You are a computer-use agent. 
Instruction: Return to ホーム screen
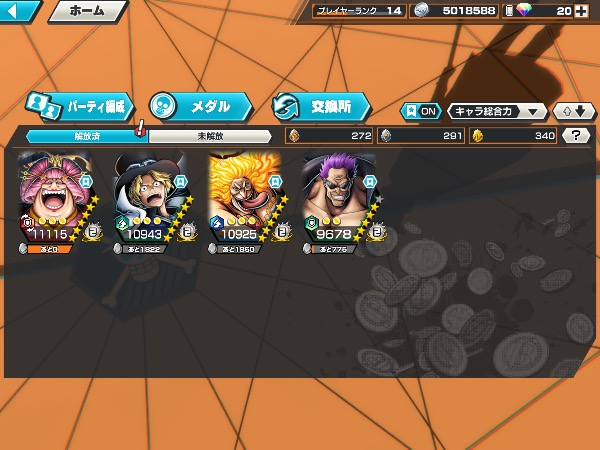(86, 11)
